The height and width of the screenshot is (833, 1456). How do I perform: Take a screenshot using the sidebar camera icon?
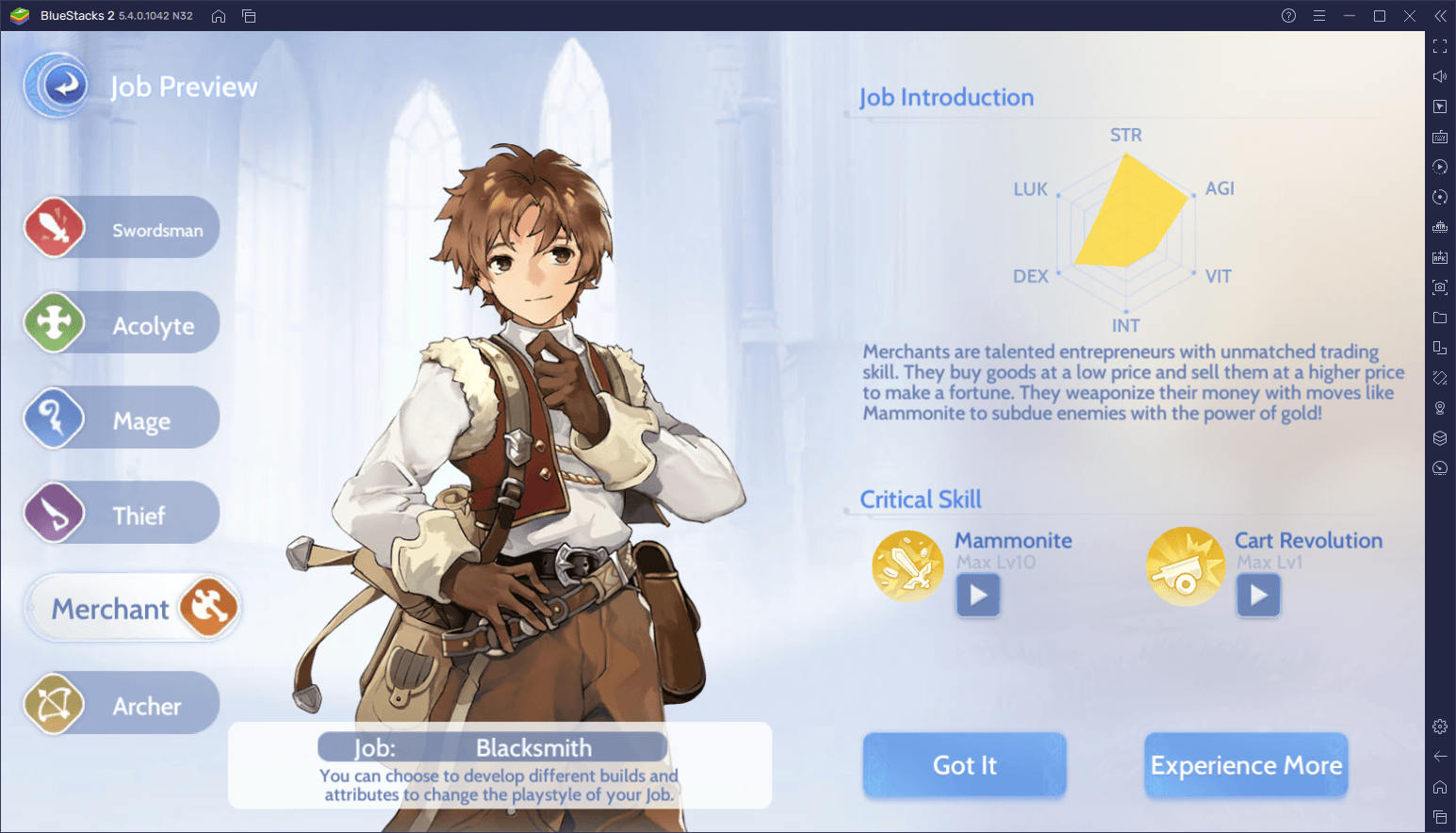coord(1440,287)
